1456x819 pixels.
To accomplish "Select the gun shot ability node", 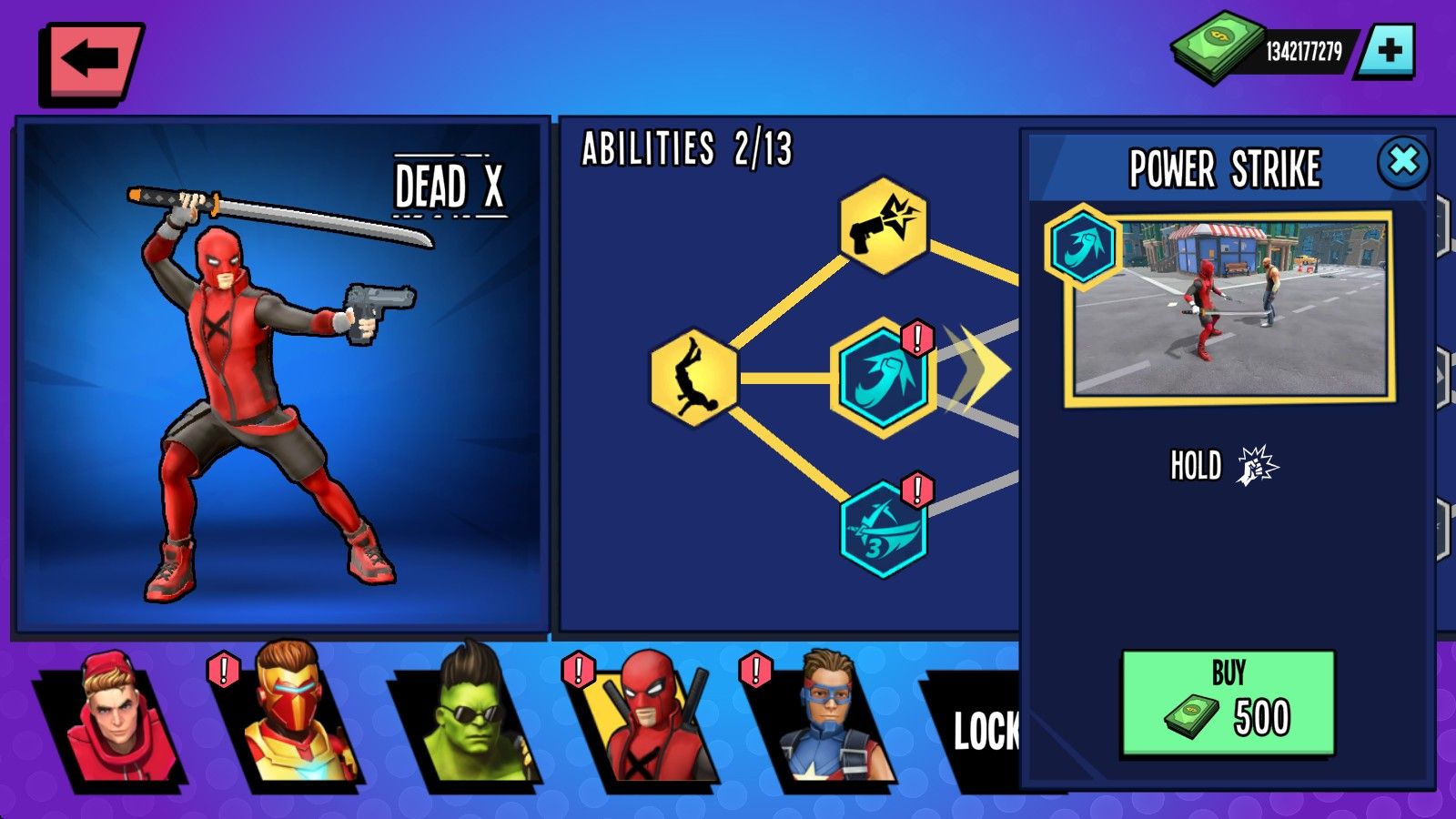I will click(x=883, y=226).
